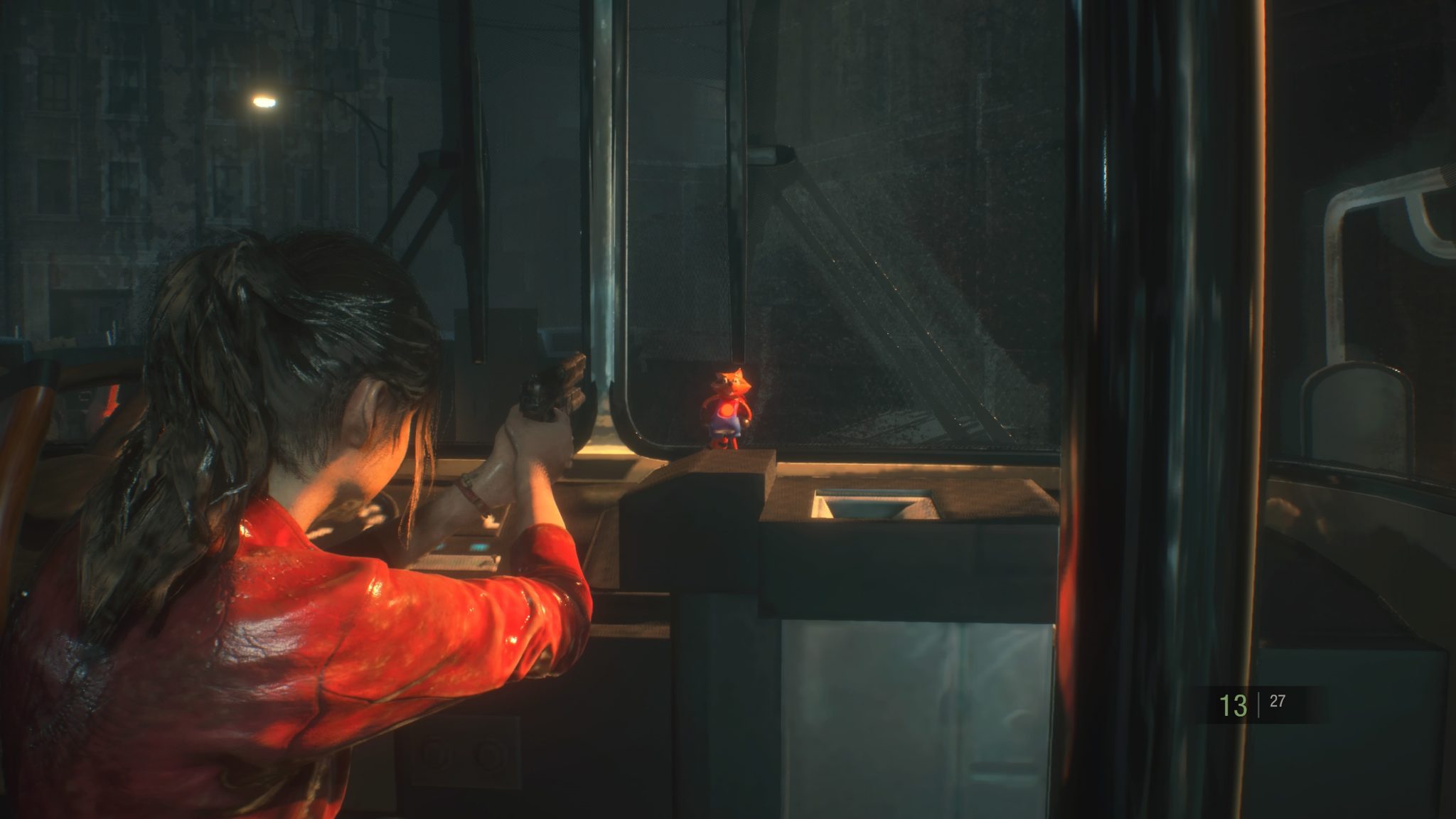Select the ammo counter showing 13
The width and height of the screenshot is (1456, 819).
[1233, 706]
